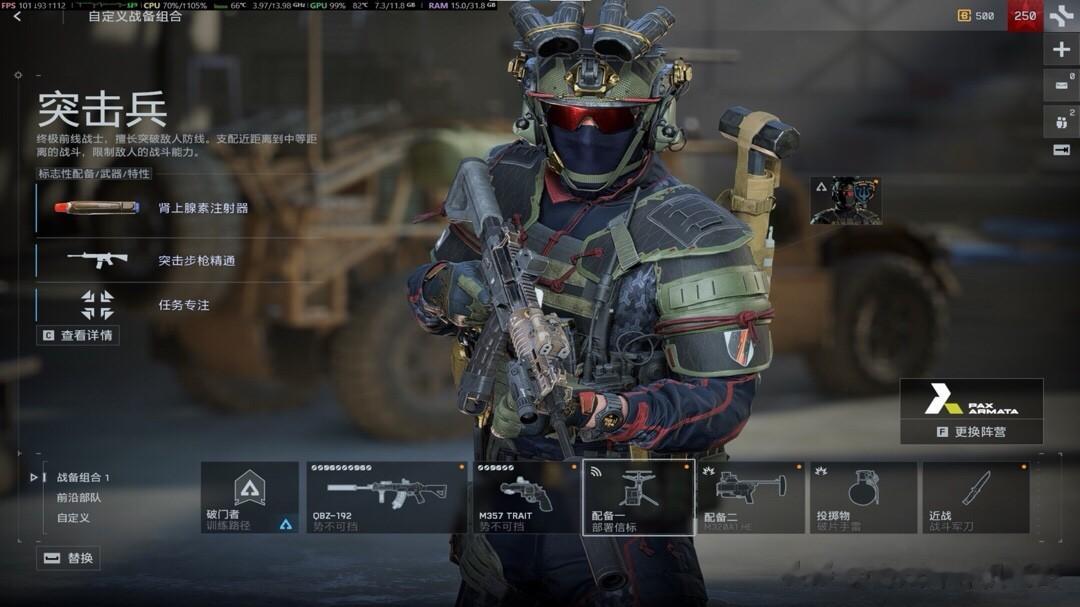Click 更换阵营 to switch faction
This screenshot has height=607, width=1080.
click(x=971, y=432)
